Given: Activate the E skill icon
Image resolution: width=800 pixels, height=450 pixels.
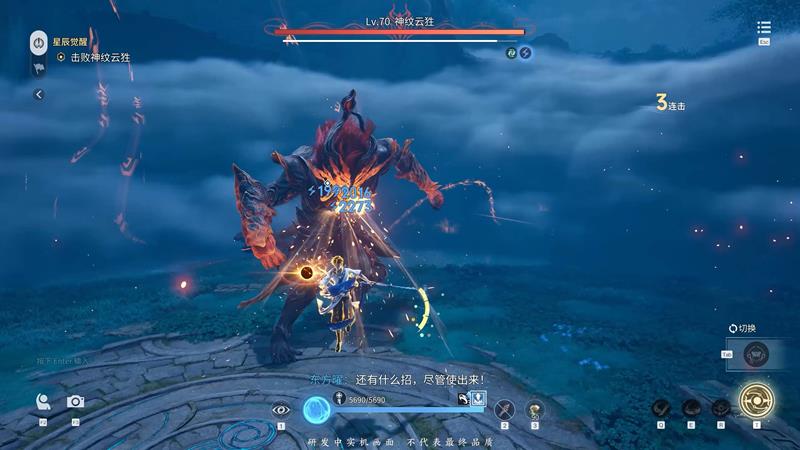Looking at the screenshot, I should (690, 407).
